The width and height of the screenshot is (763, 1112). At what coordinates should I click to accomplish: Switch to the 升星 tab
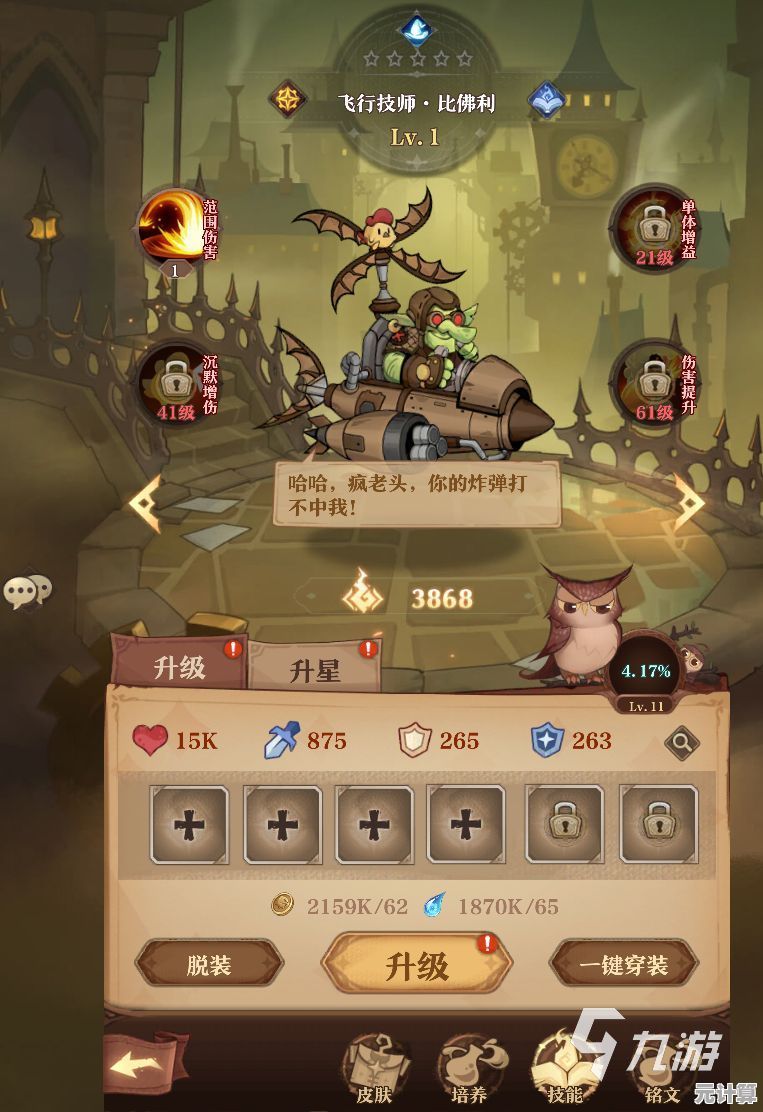click(x=314, y=670)
